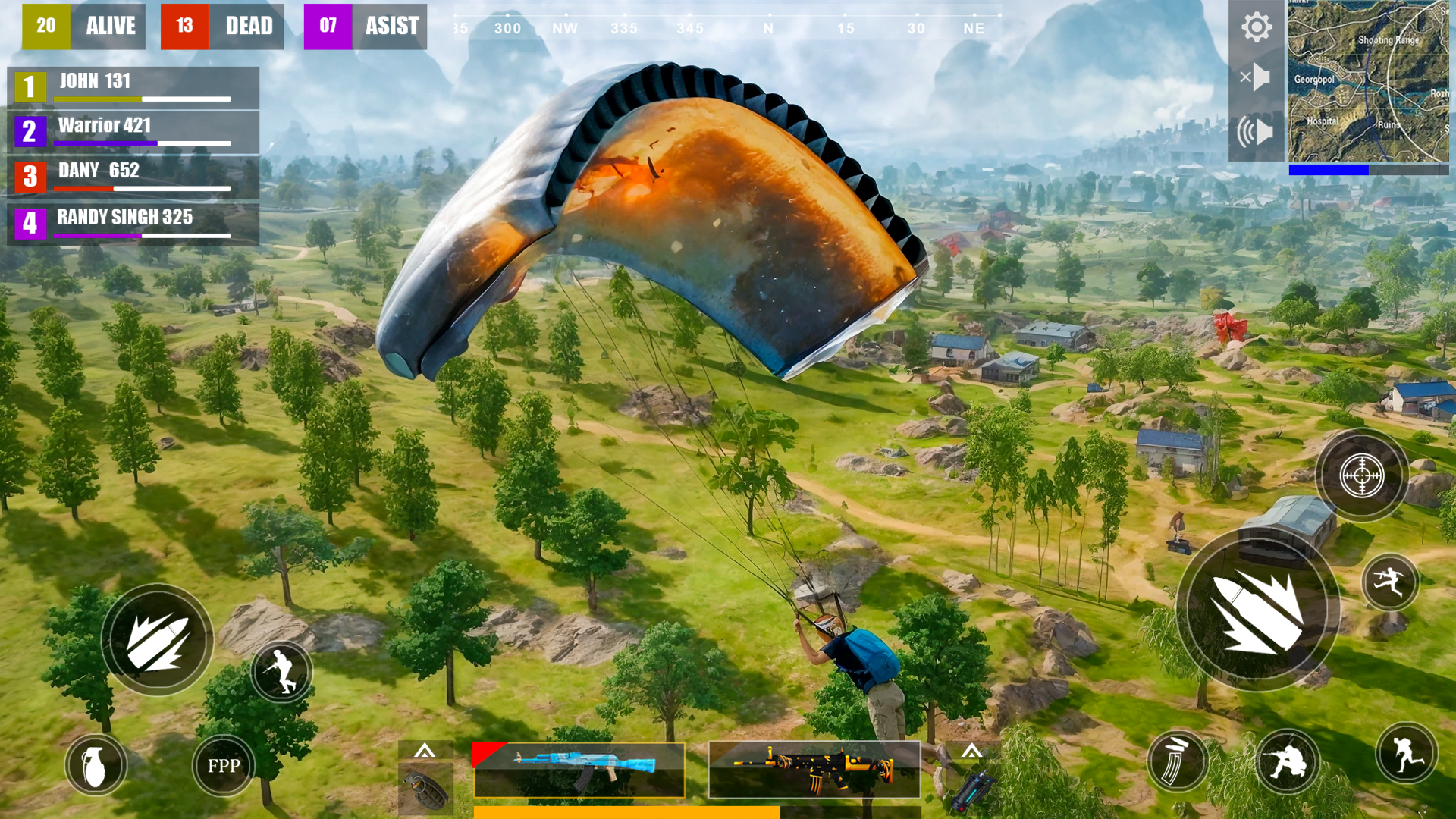Expand the arrow beside the gold rifle slot
The width and height of the screenshot is (1456, 819).
click(x=971, y=751)
